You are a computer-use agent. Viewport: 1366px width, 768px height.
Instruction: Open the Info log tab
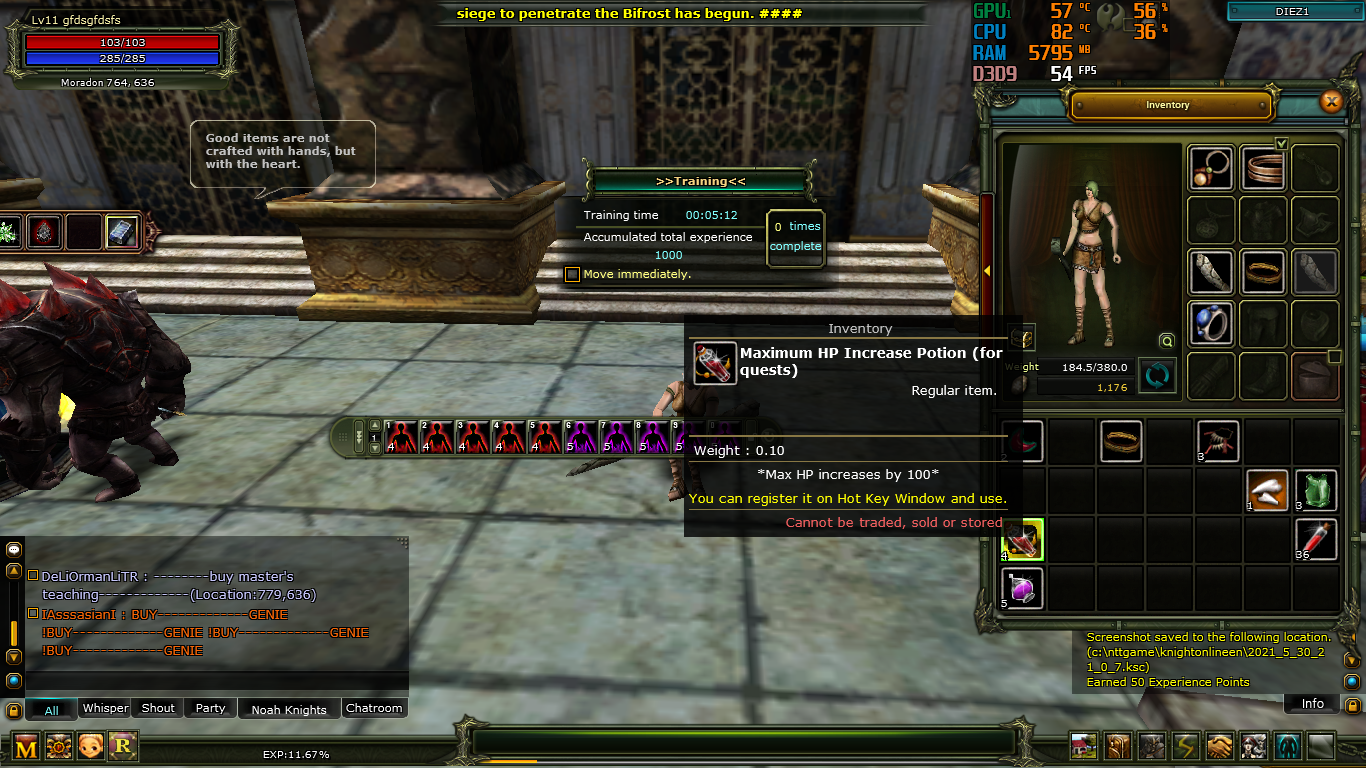click(x=1312, y=704)
